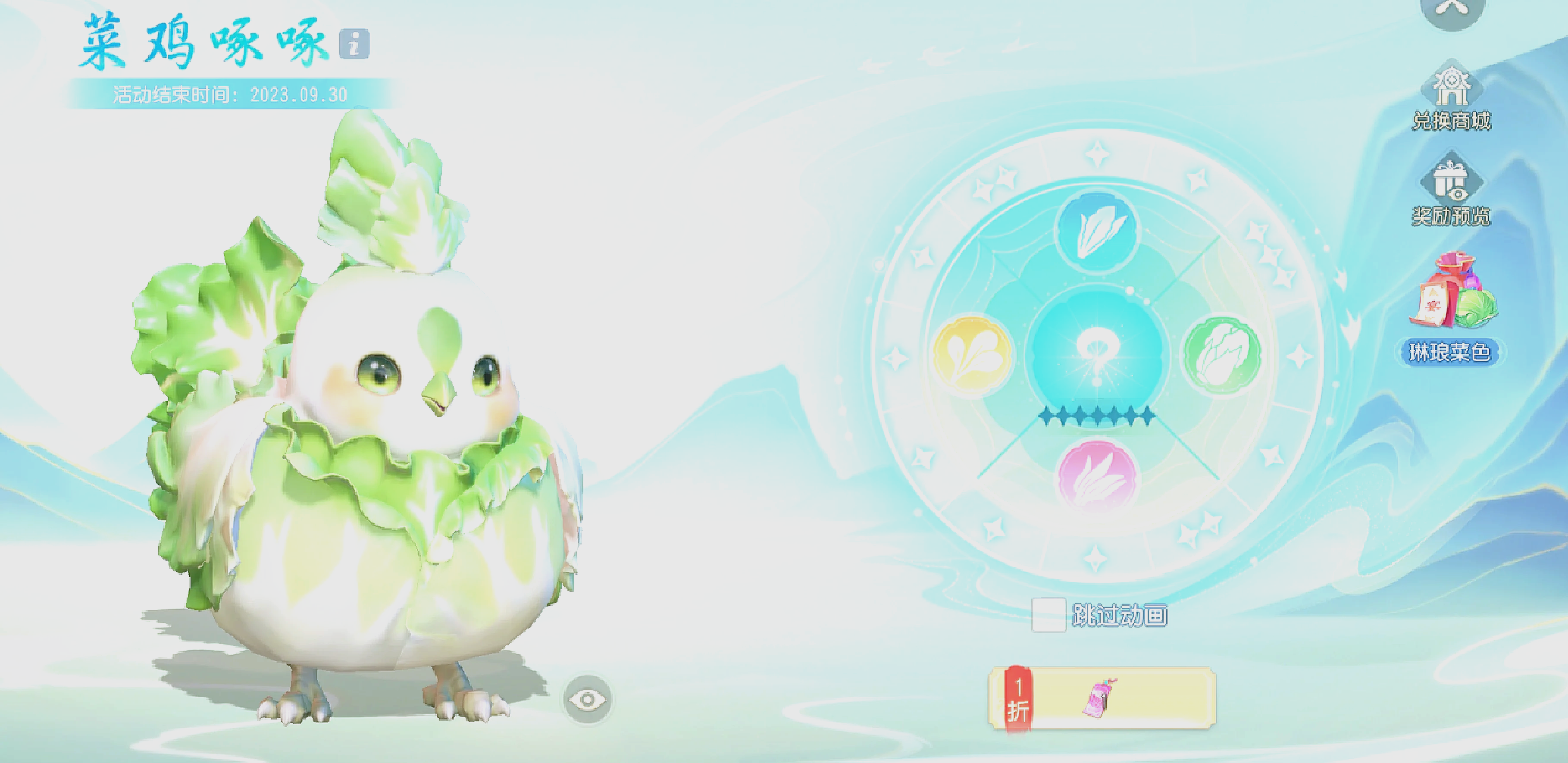The width and height of the screenshot is (1568, 763).
Task: Click the 1折 discount draw button
Action: (x=1102, y=697)
